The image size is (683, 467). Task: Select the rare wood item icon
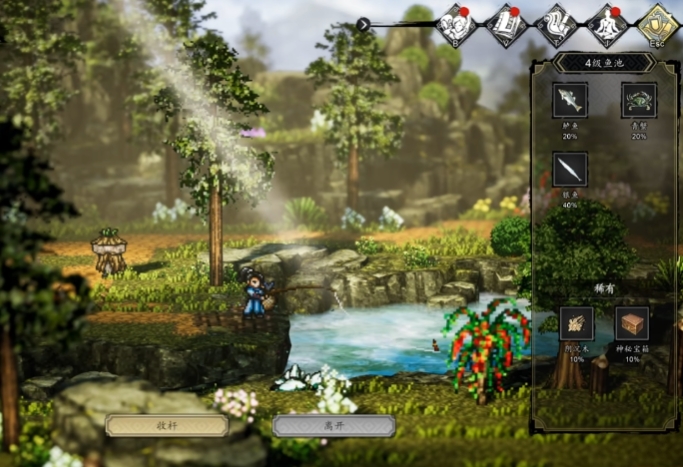[x=576, y=324]
